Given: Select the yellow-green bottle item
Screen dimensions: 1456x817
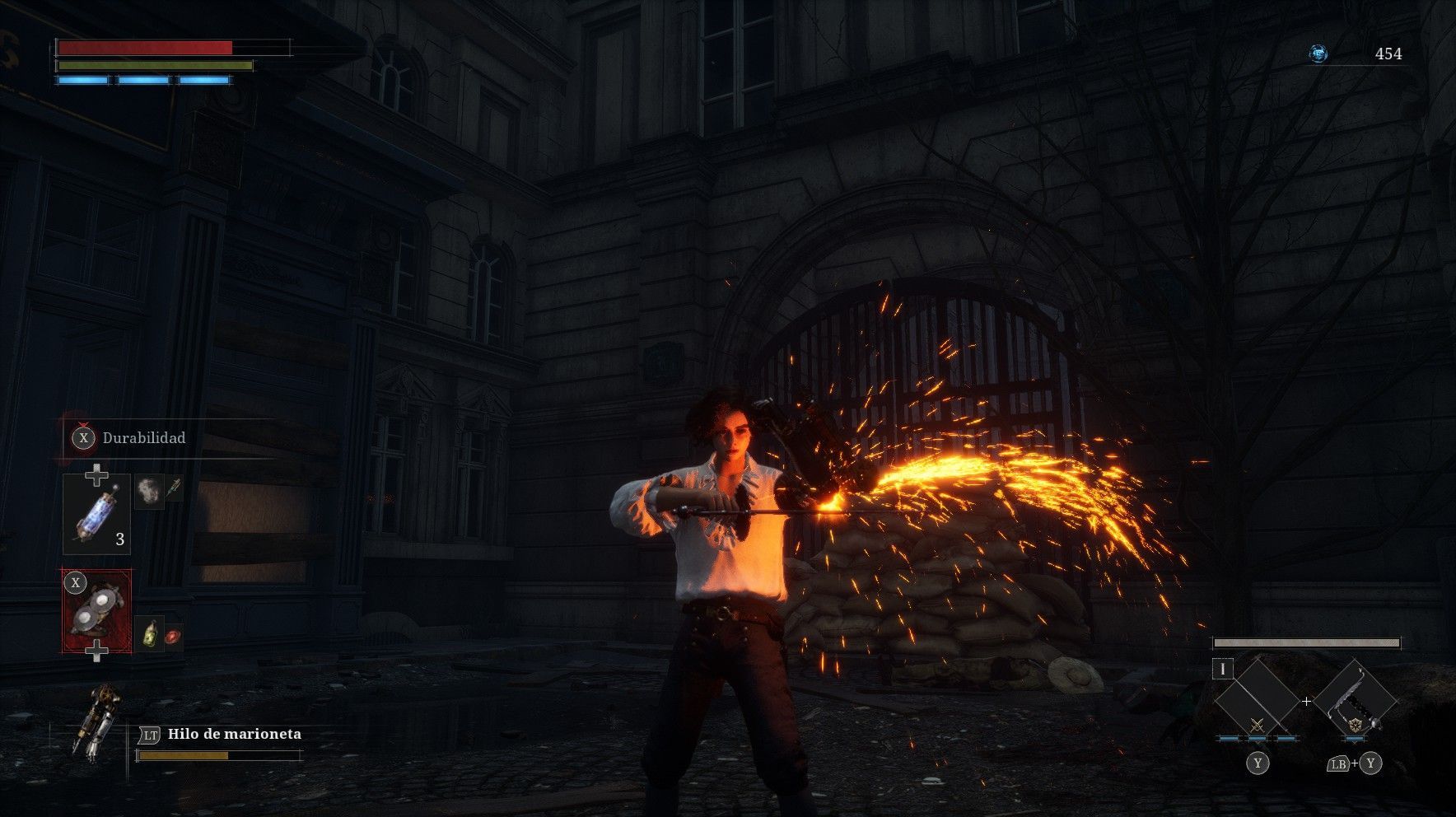Looking at the screenshot, I should [x=148, y=634].
